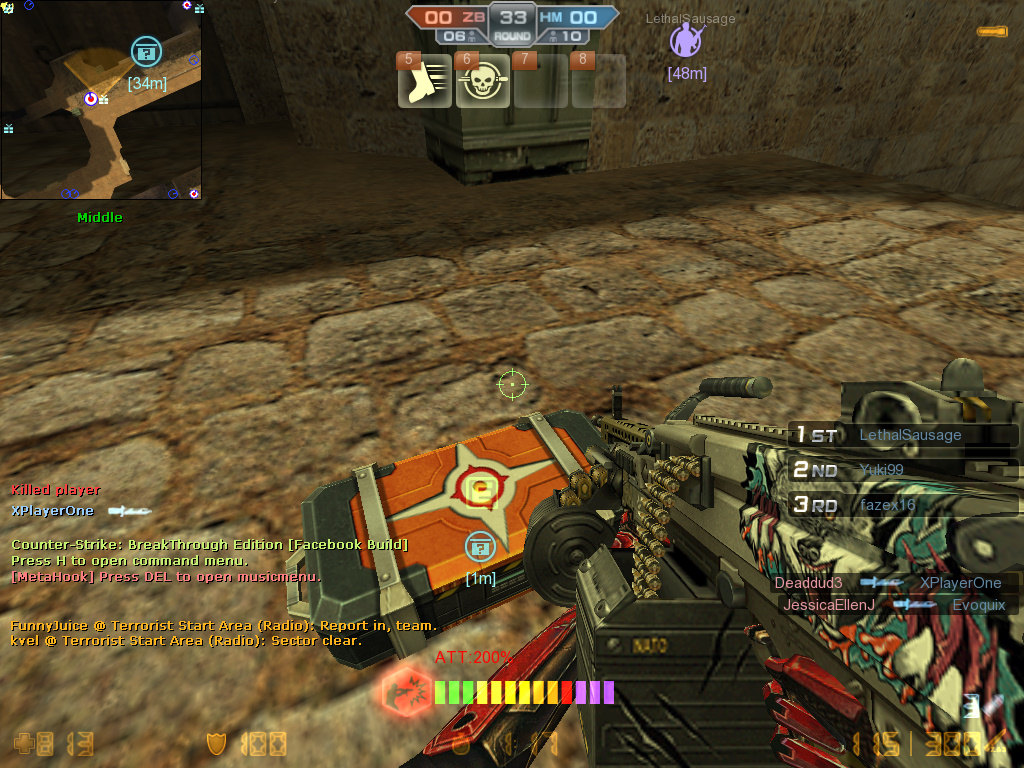Select 2nd place Yuki99 ranking row
Image resolution: width=1024 pixels, height=768 pixels.
tap(904, 470)
